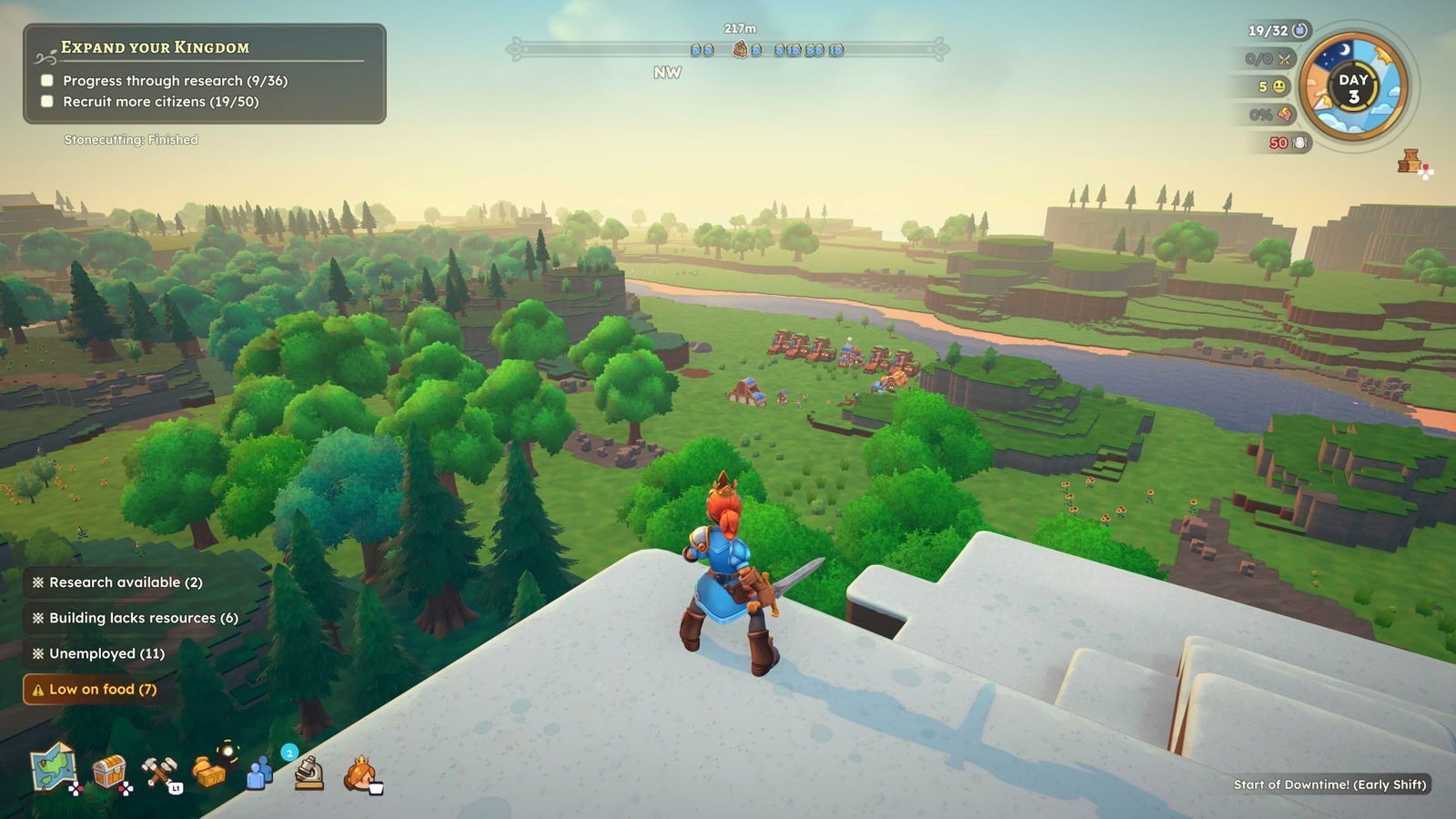The image size is (1456, 819).
Task: Click the Day 3 day-night clock
Action: tap(1353, 88)
